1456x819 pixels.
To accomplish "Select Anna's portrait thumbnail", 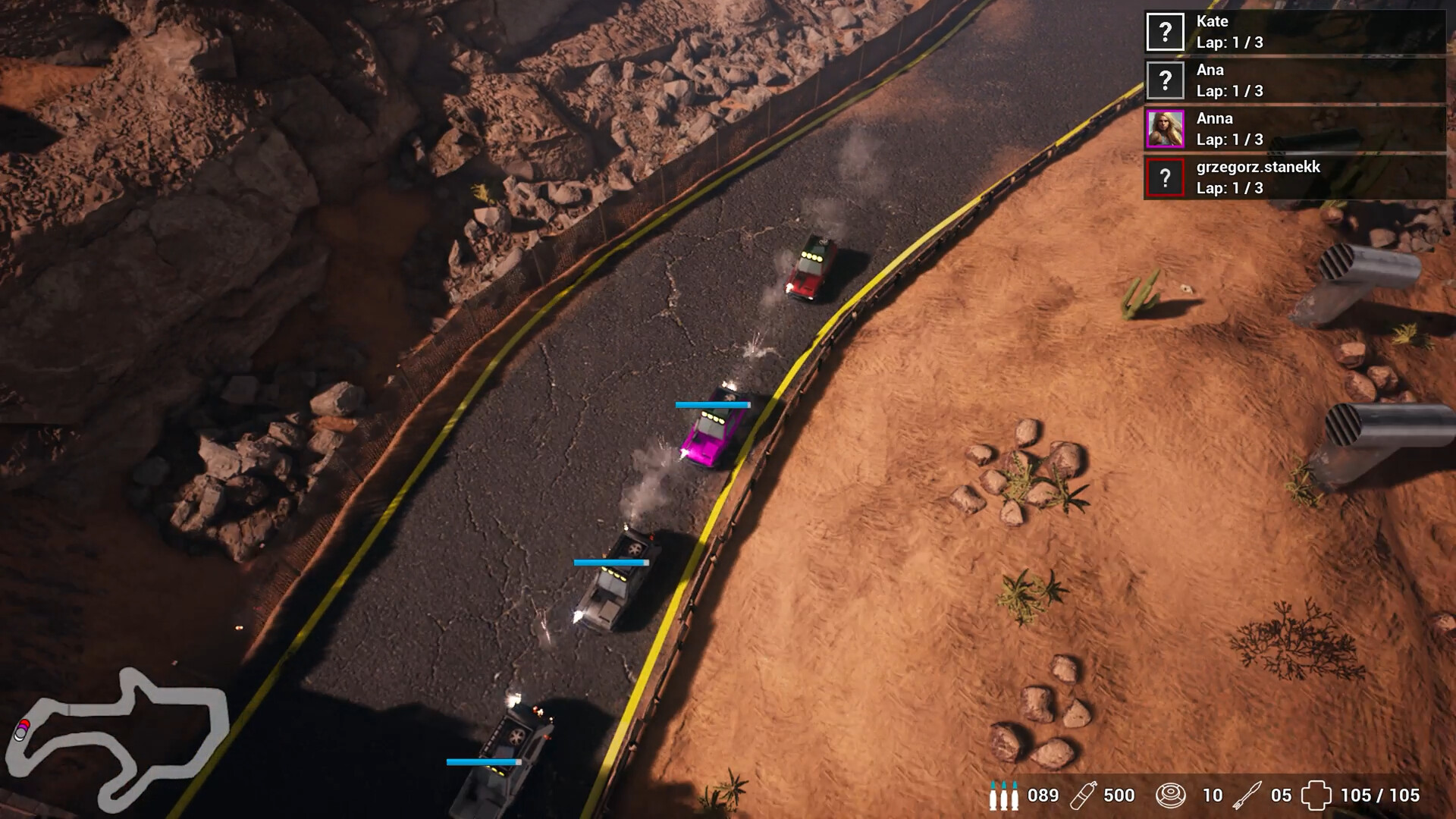I will tap(1166, 129).
